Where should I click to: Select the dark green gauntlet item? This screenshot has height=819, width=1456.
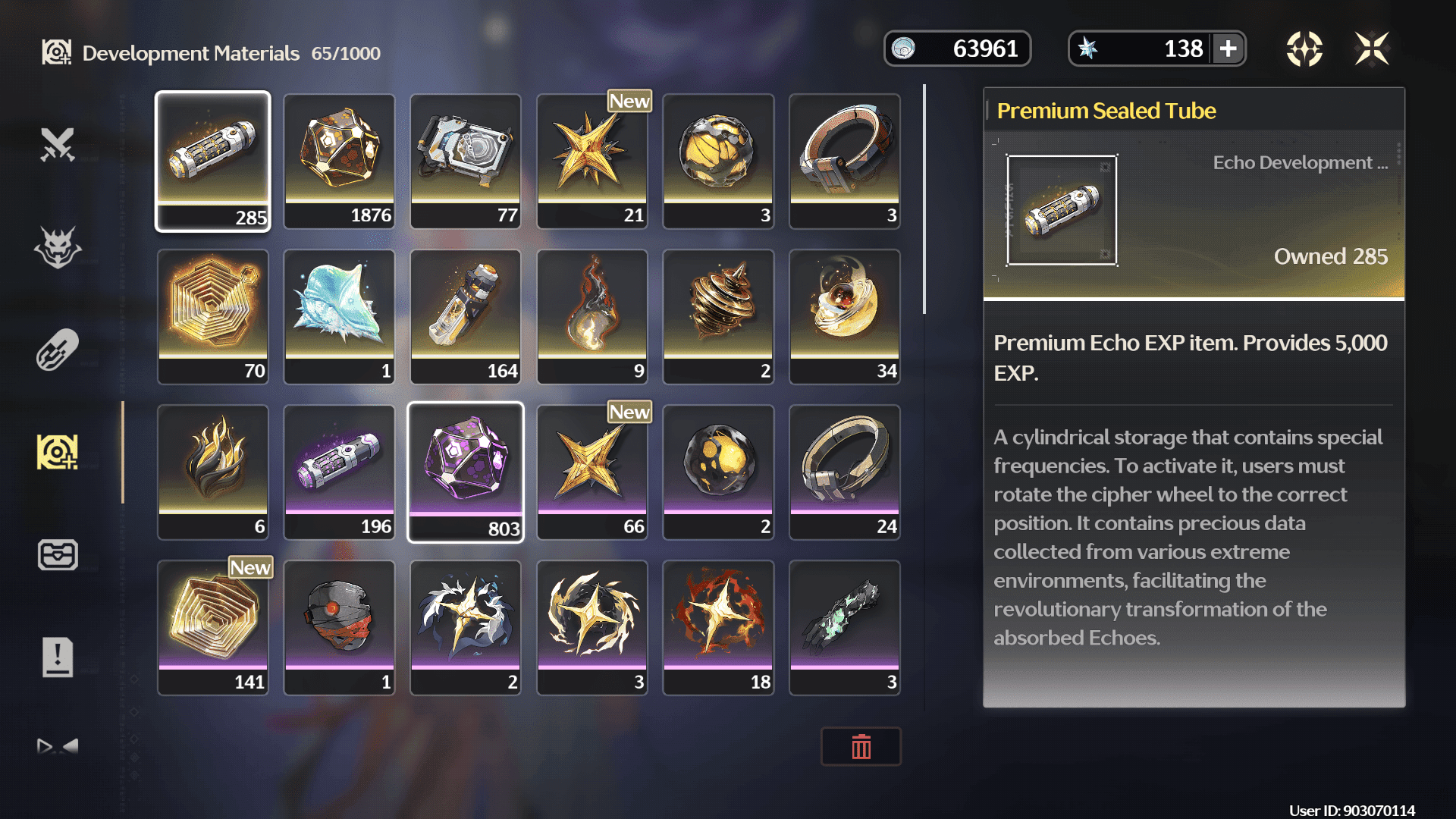(845, 627)
